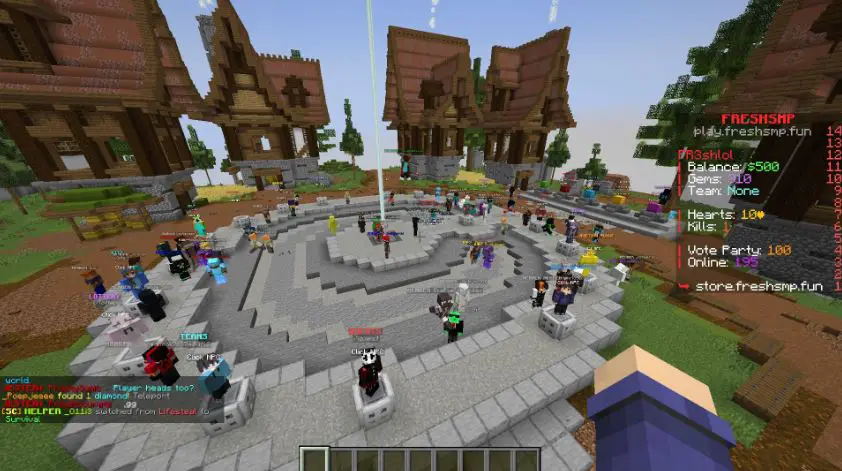
Task: Click the Teleport link in chat
Action: [152, 395]
